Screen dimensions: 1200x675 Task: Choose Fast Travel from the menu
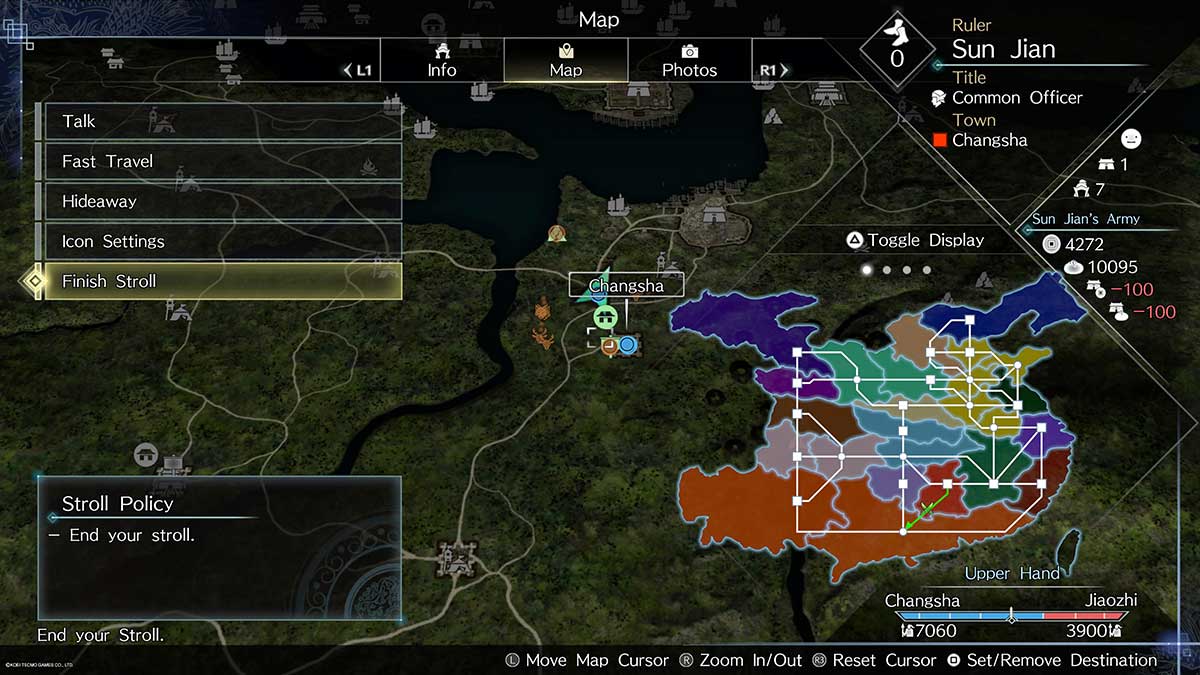coord(220,161)
